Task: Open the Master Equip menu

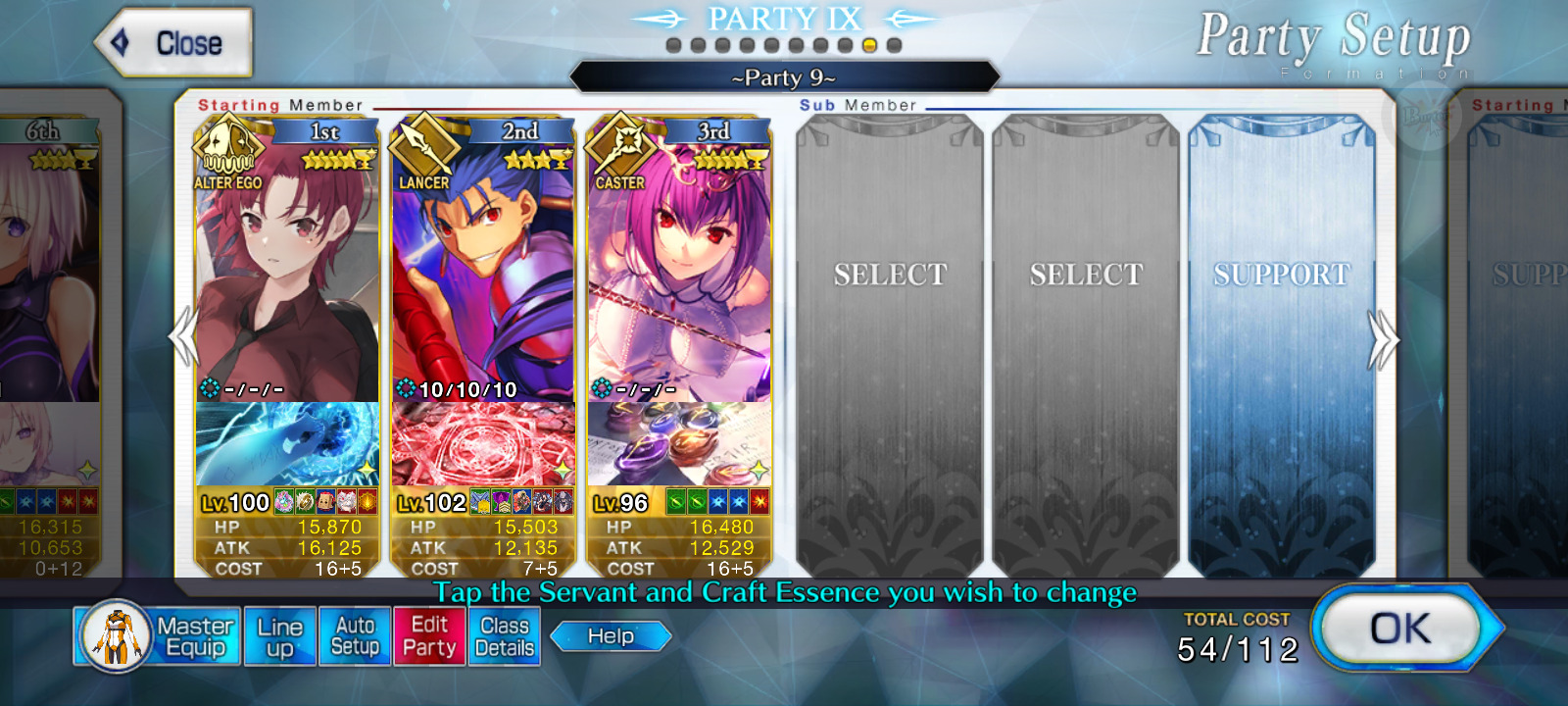Action: tap(157, 636)
